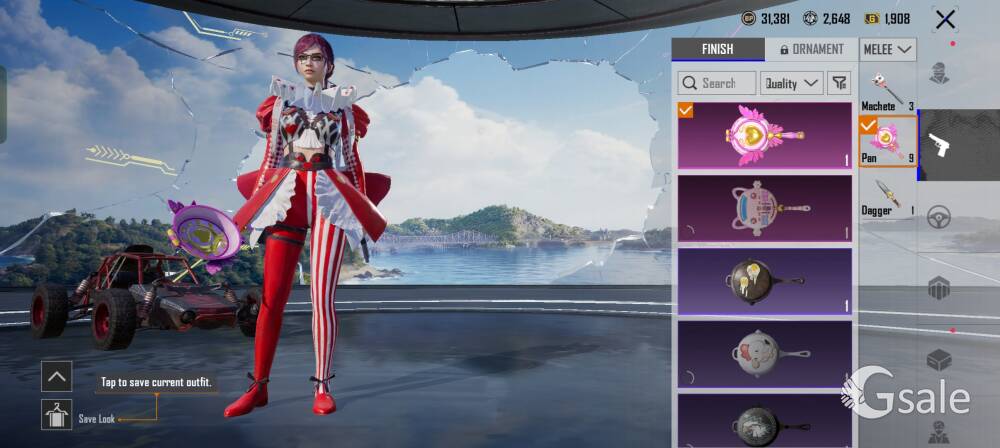Open the Quality sort dropdown
The width and height of the screenshot is (1000, 448).
point(791,83)
